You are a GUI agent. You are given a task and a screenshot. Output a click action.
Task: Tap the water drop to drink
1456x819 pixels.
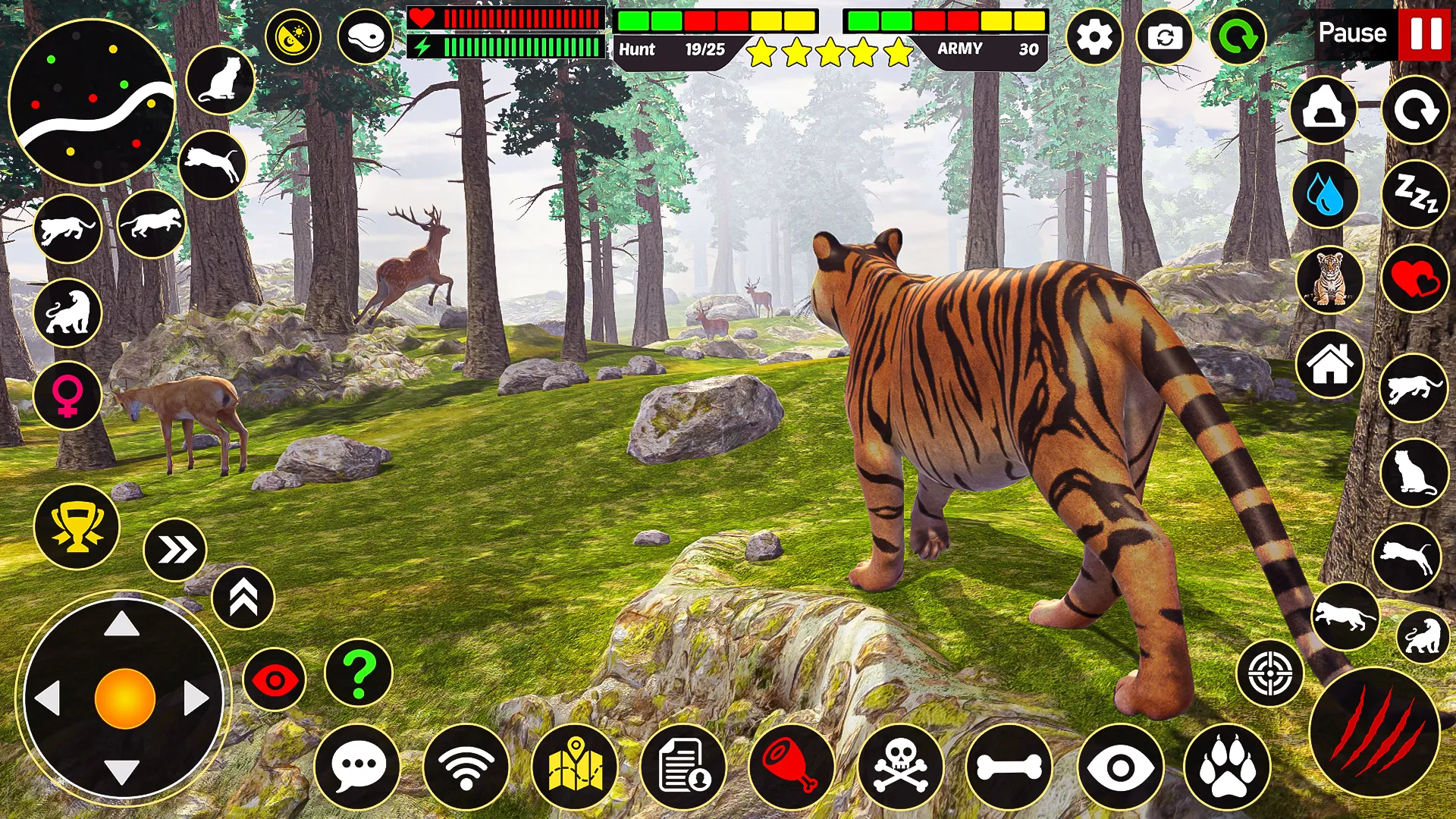[x=1324, y=195]
